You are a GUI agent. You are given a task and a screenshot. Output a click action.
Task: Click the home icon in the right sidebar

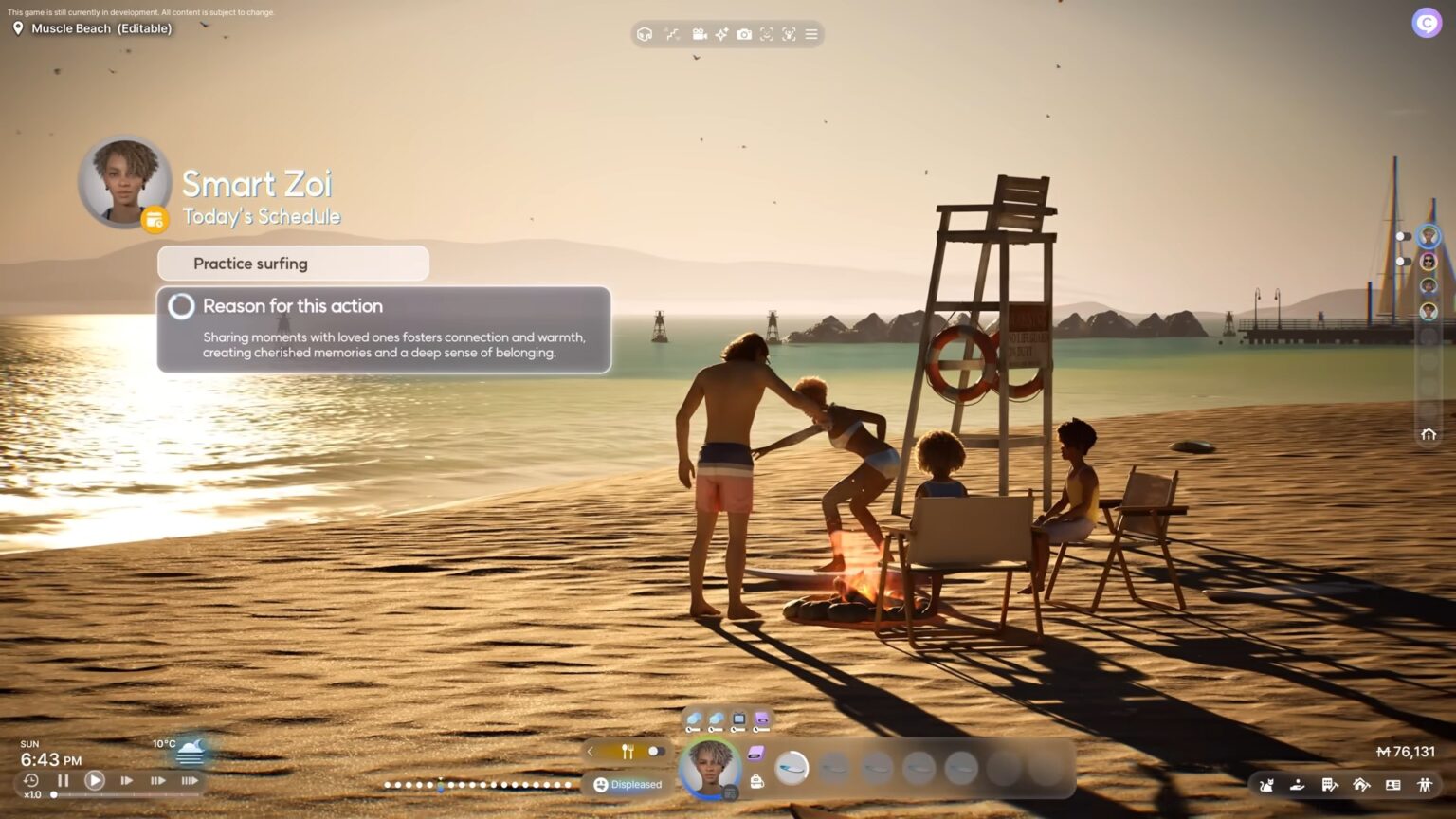(x=1429, y=434)
